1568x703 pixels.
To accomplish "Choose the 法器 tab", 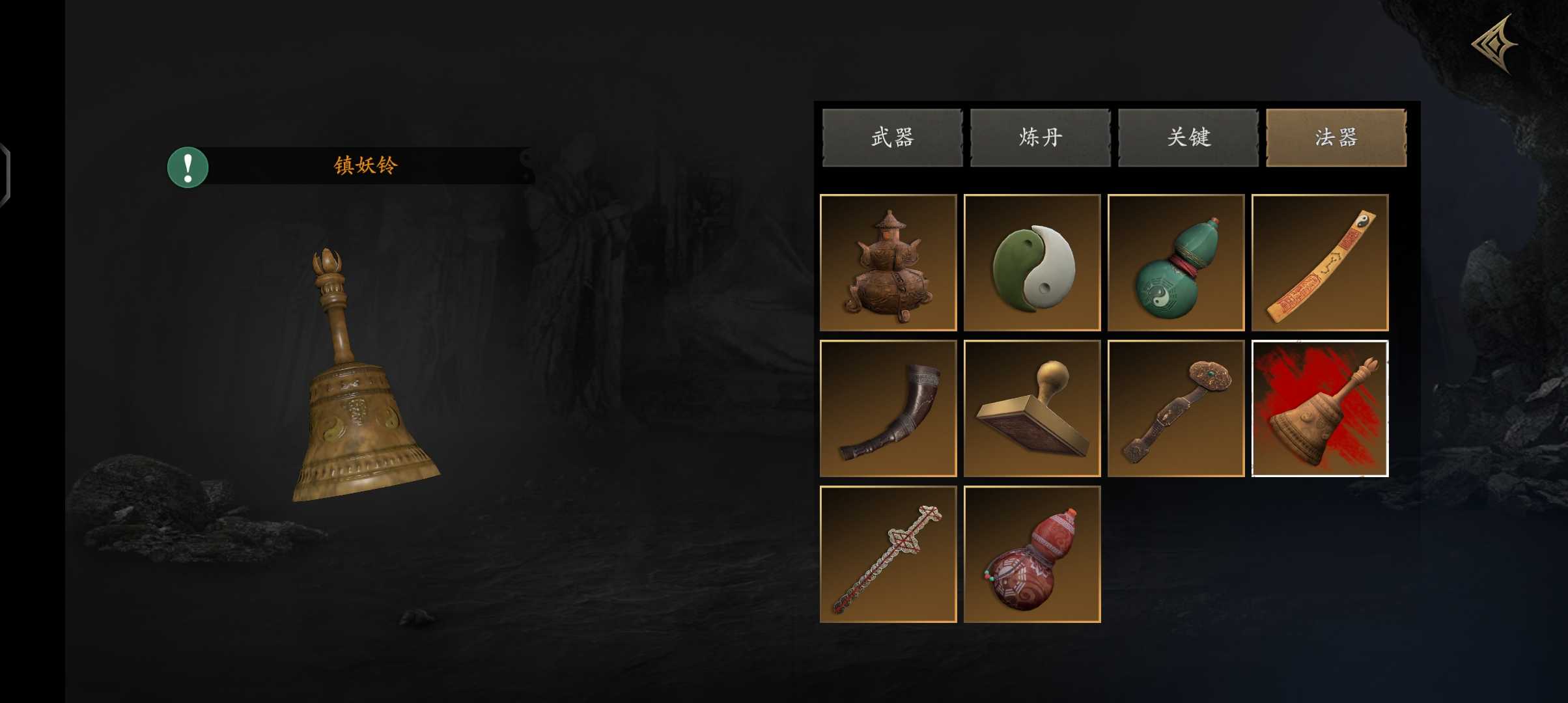I will (1336, 137).
